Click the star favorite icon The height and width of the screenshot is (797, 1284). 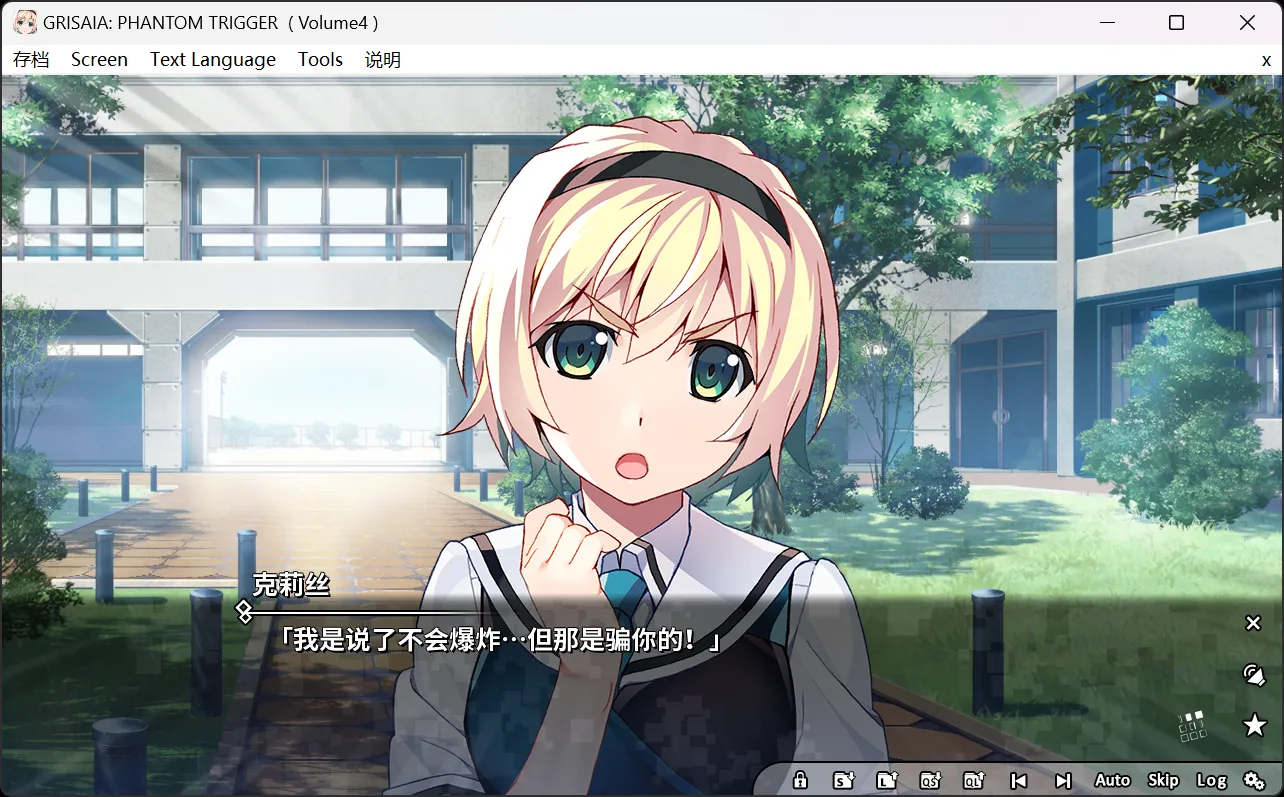(x=1253, y=725)
